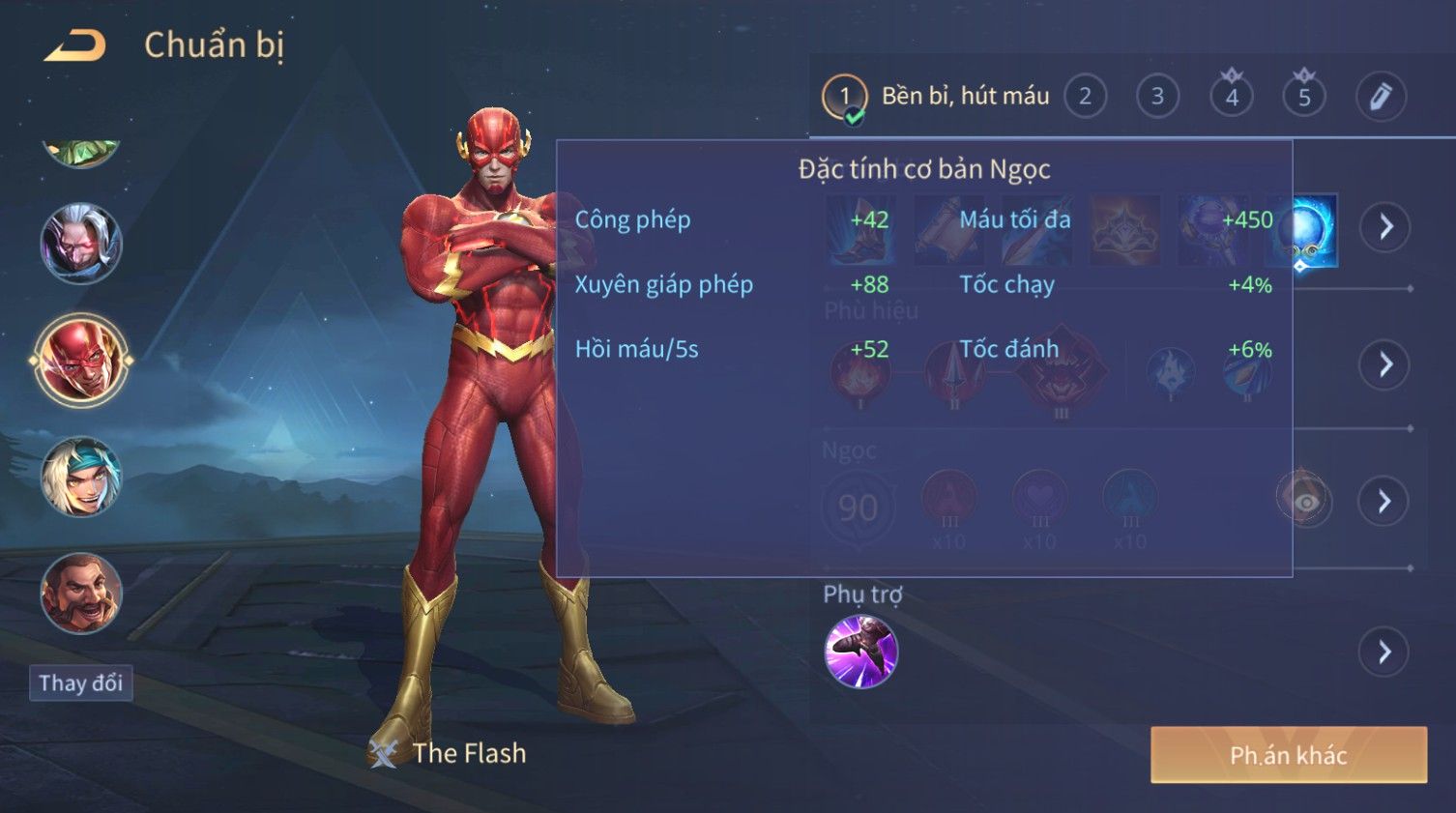Choose the blue-bandana blond hero portrait
Screen dimensions: 1456x813
(81, 477)
